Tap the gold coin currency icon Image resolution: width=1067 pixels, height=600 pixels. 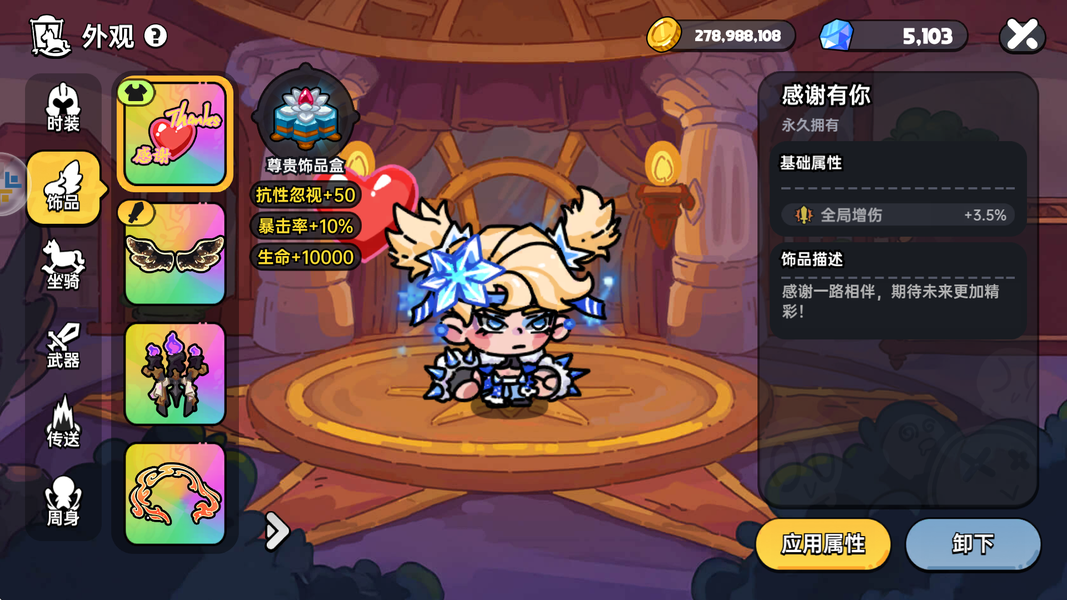(x=663, y=36)
